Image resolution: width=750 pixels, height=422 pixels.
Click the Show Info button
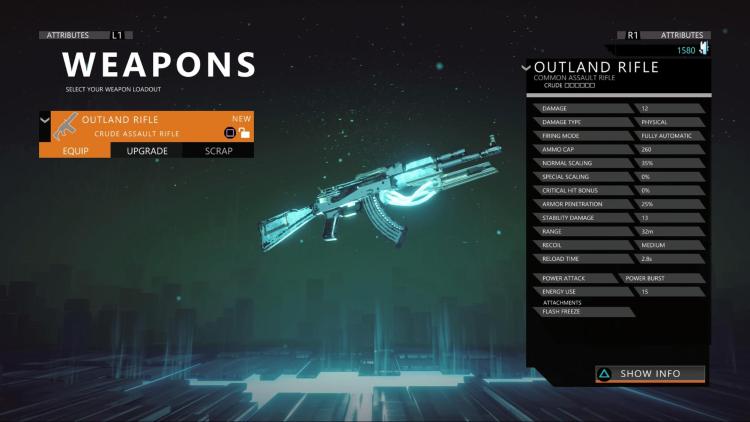pyautogui.click(x=650, y=374)
